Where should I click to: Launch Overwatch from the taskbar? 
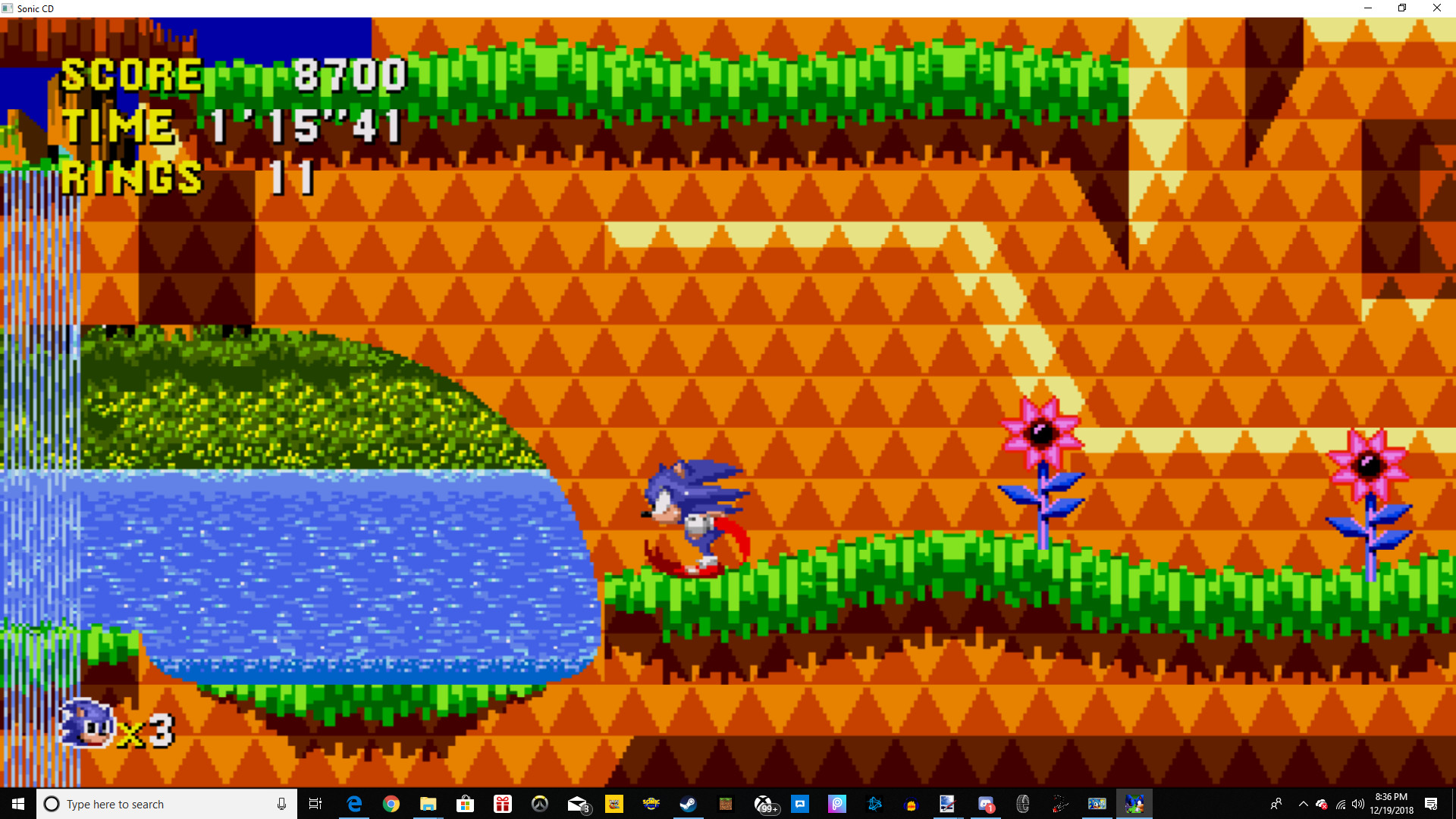point(539,804)
